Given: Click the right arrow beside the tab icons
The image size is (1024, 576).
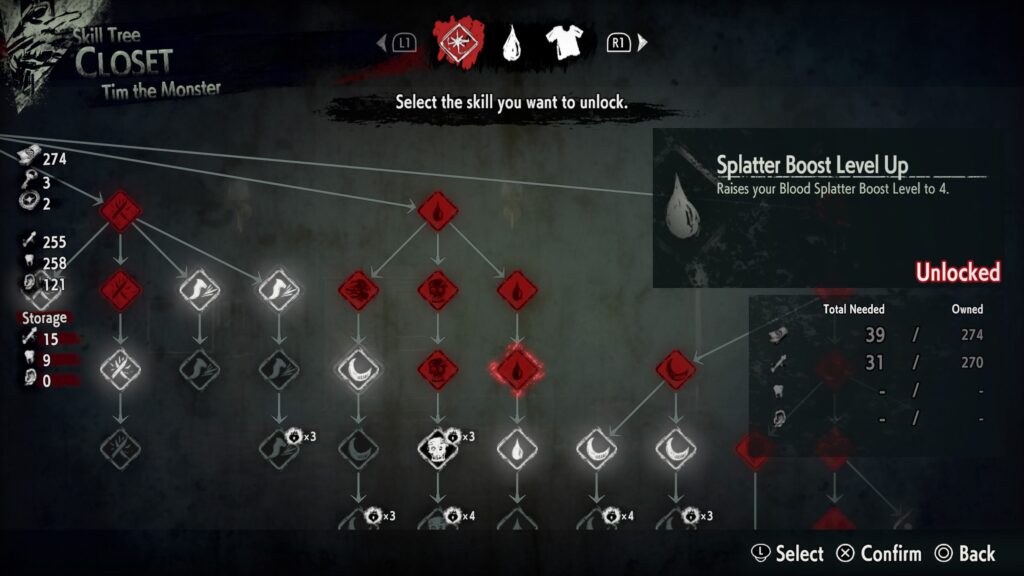Looking at the screenshot, I should pos(643,43).
